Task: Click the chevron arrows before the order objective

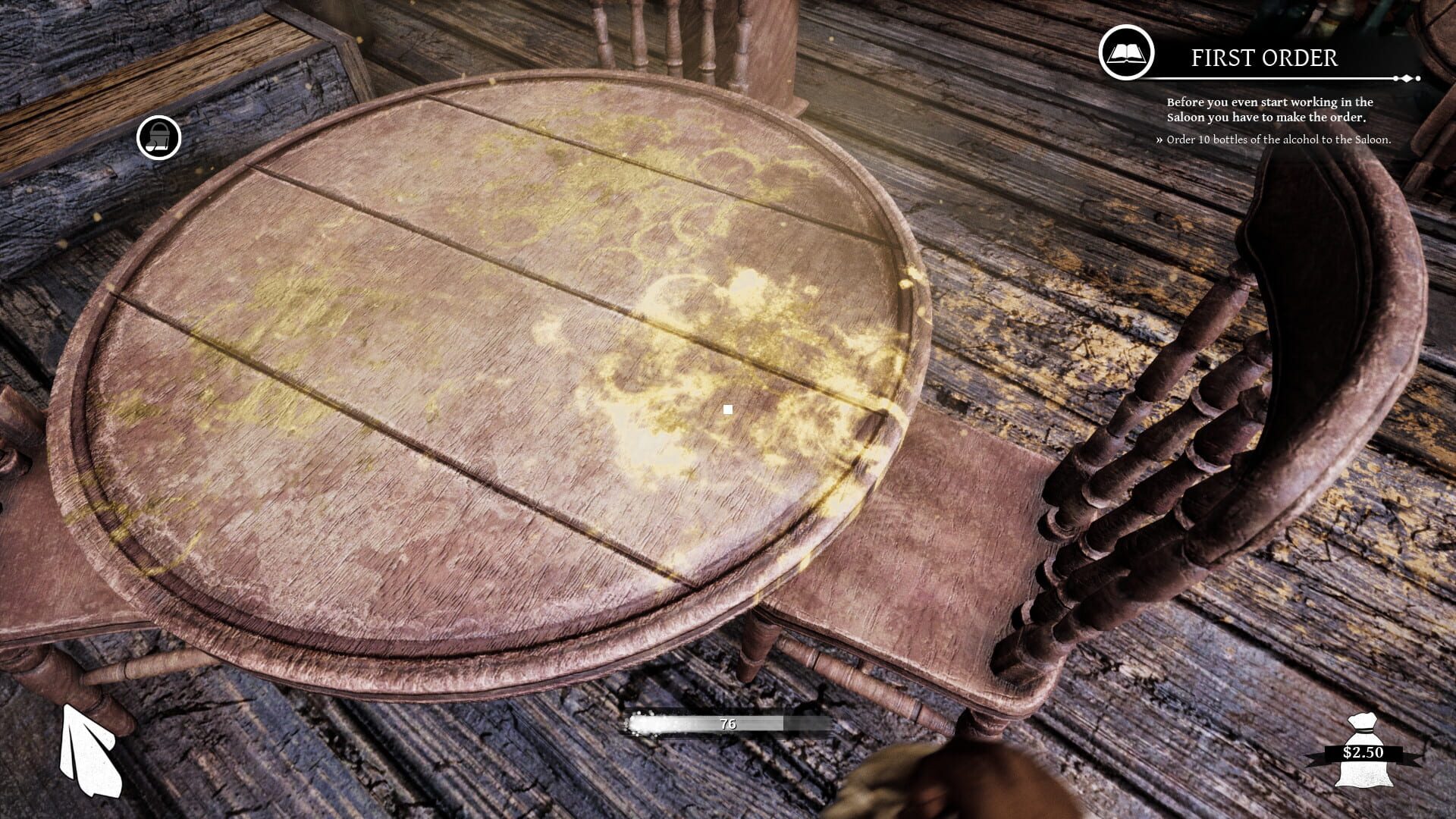Action: [x=1159, y=140]
